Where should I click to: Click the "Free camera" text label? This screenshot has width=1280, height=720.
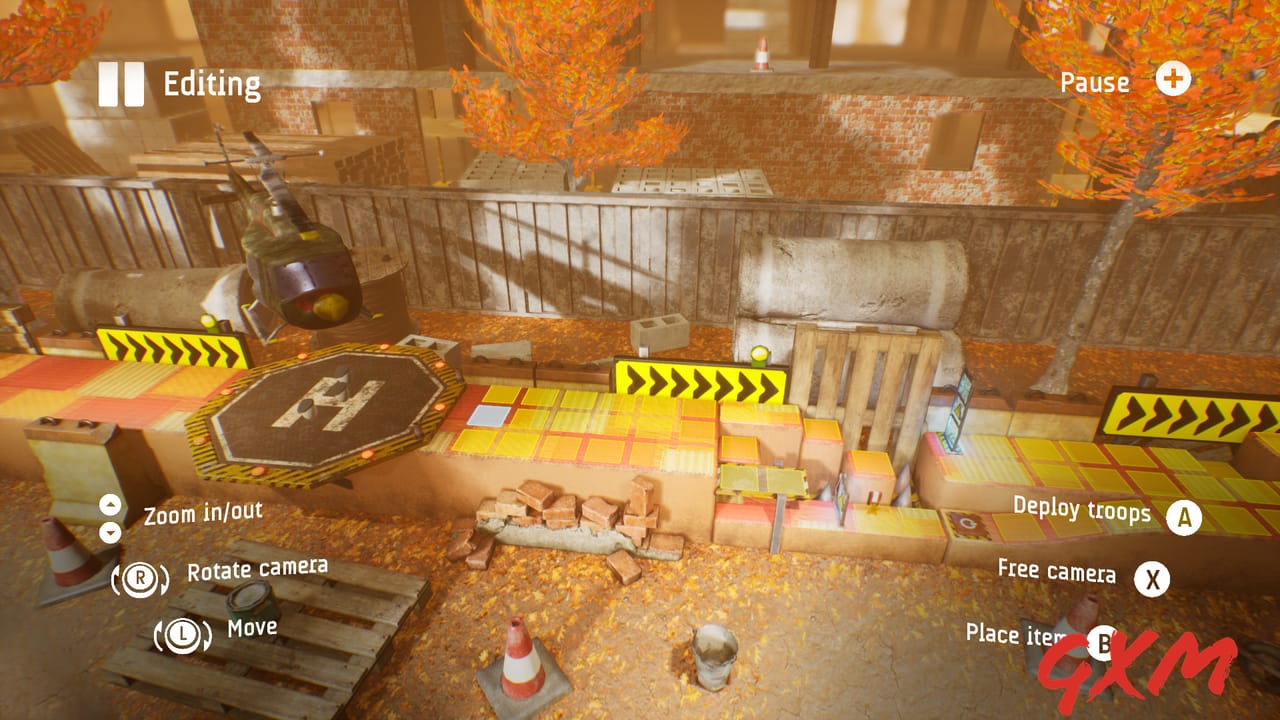(1058, 574)
